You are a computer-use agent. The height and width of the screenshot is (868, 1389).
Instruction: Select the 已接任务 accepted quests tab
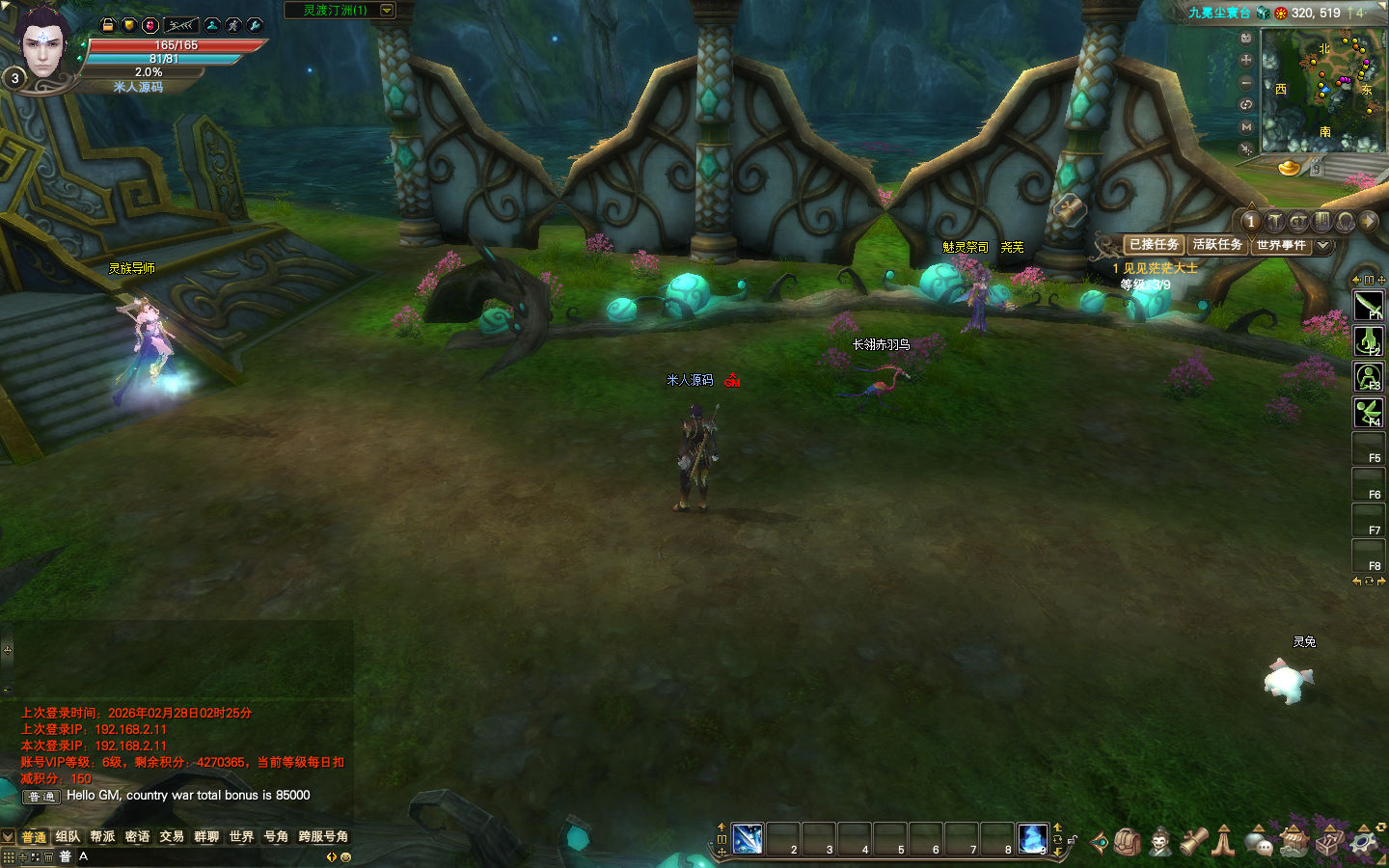[1154, 245]
